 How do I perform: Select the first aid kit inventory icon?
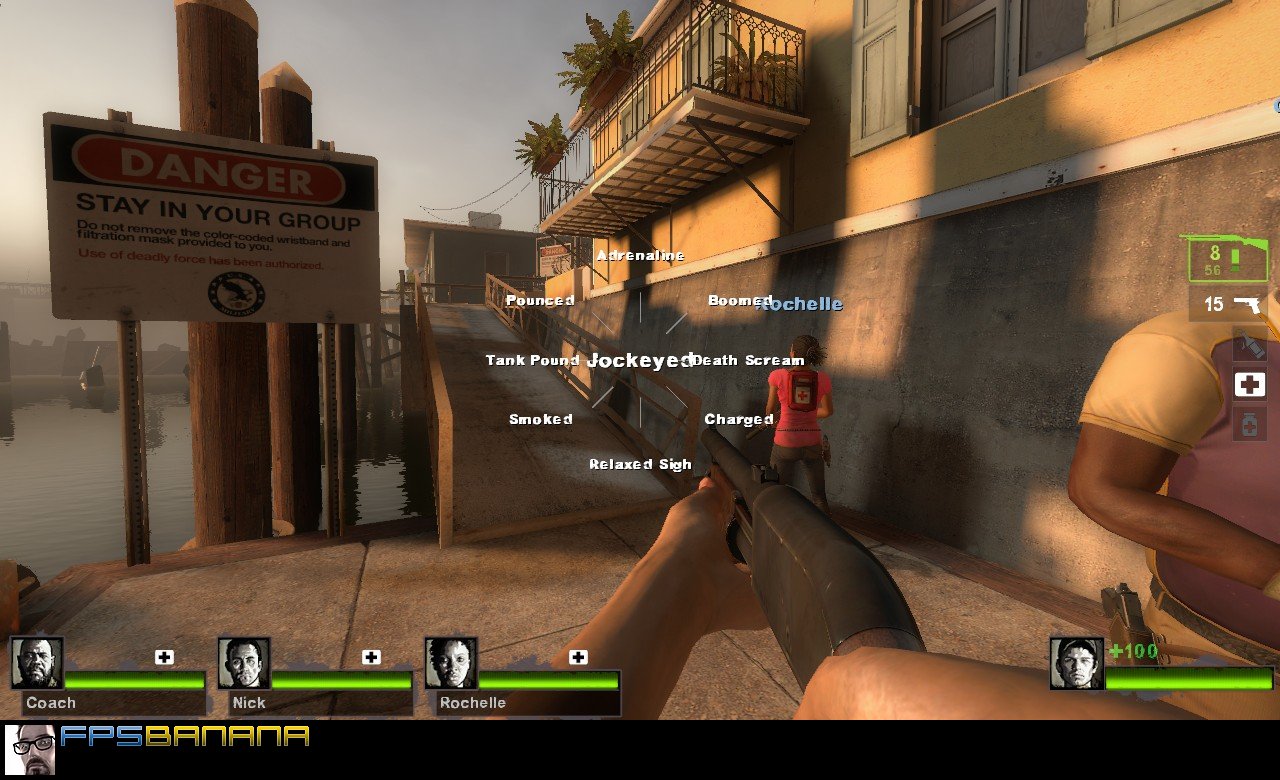pos(1249,384)
